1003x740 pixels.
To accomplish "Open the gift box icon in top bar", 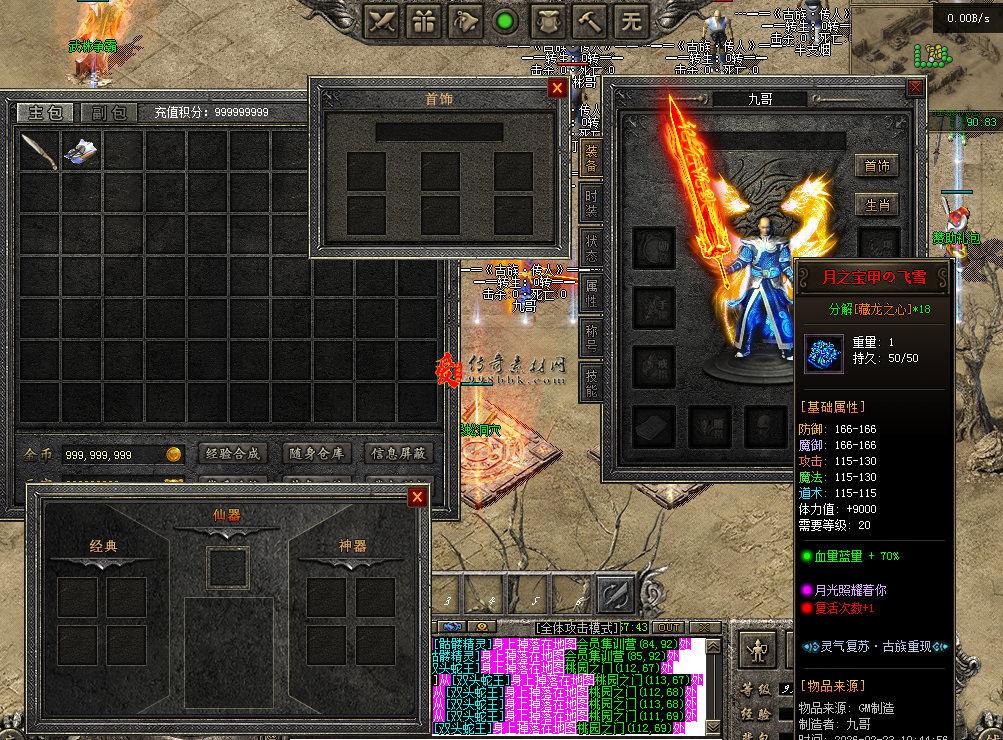I will click(424, 21).
